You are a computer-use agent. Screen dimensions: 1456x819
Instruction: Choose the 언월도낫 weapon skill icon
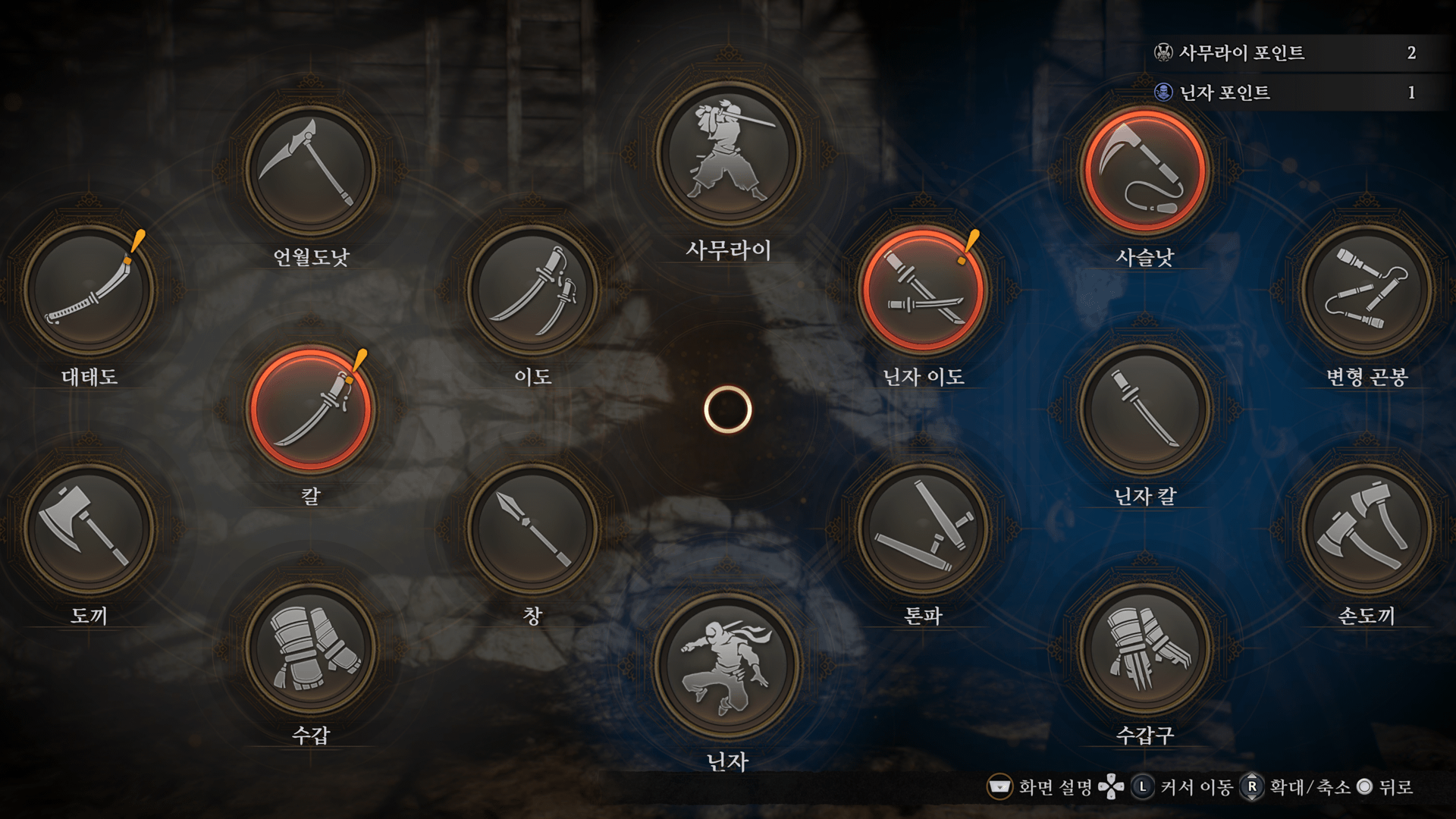(x=311, y=170)
